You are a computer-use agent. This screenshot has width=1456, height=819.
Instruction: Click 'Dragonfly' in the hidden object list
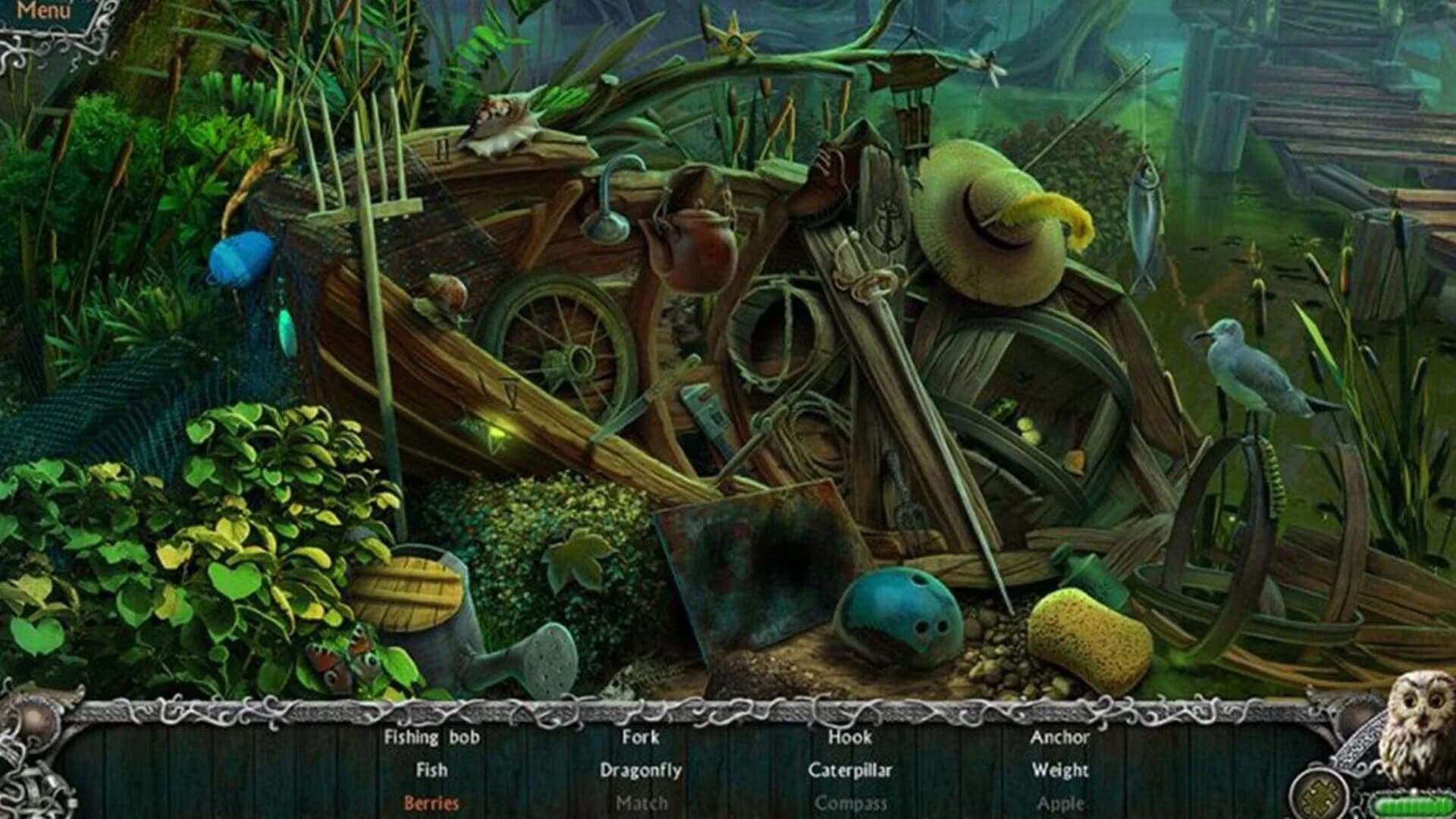click(x=641, y=770)
